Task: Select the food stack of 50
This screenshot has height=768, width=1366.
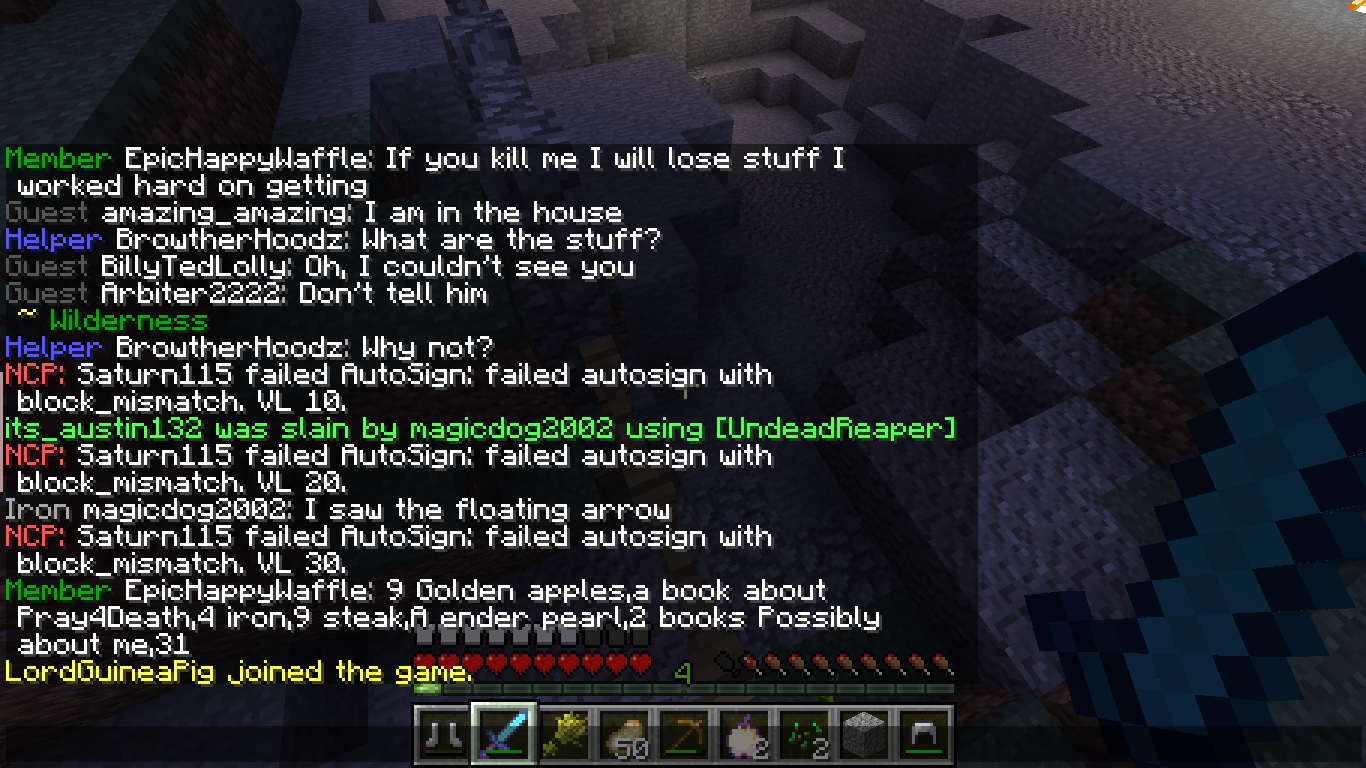Action: (624, 735)
